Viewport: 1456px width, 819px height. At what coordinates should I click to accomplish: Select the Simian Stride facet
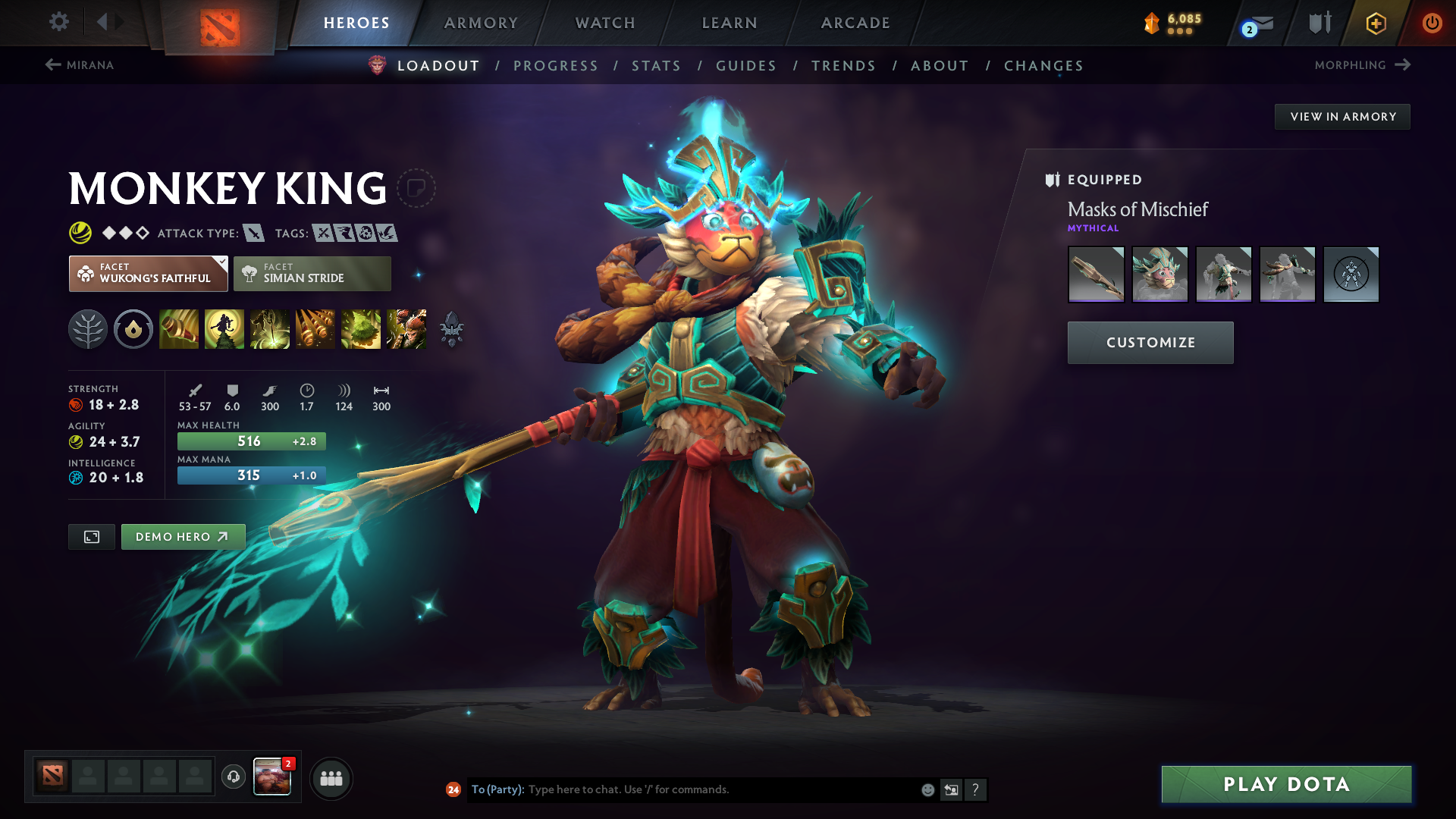(312, 273)
